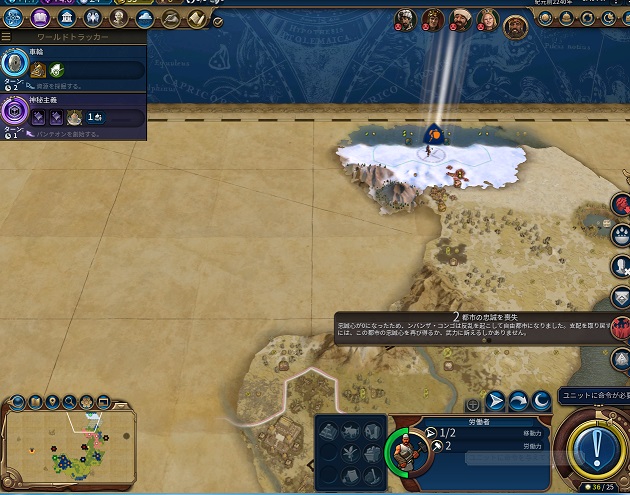Open the minimap search magnifier
This screenshot has height=495, width=630.
[70, 402]
